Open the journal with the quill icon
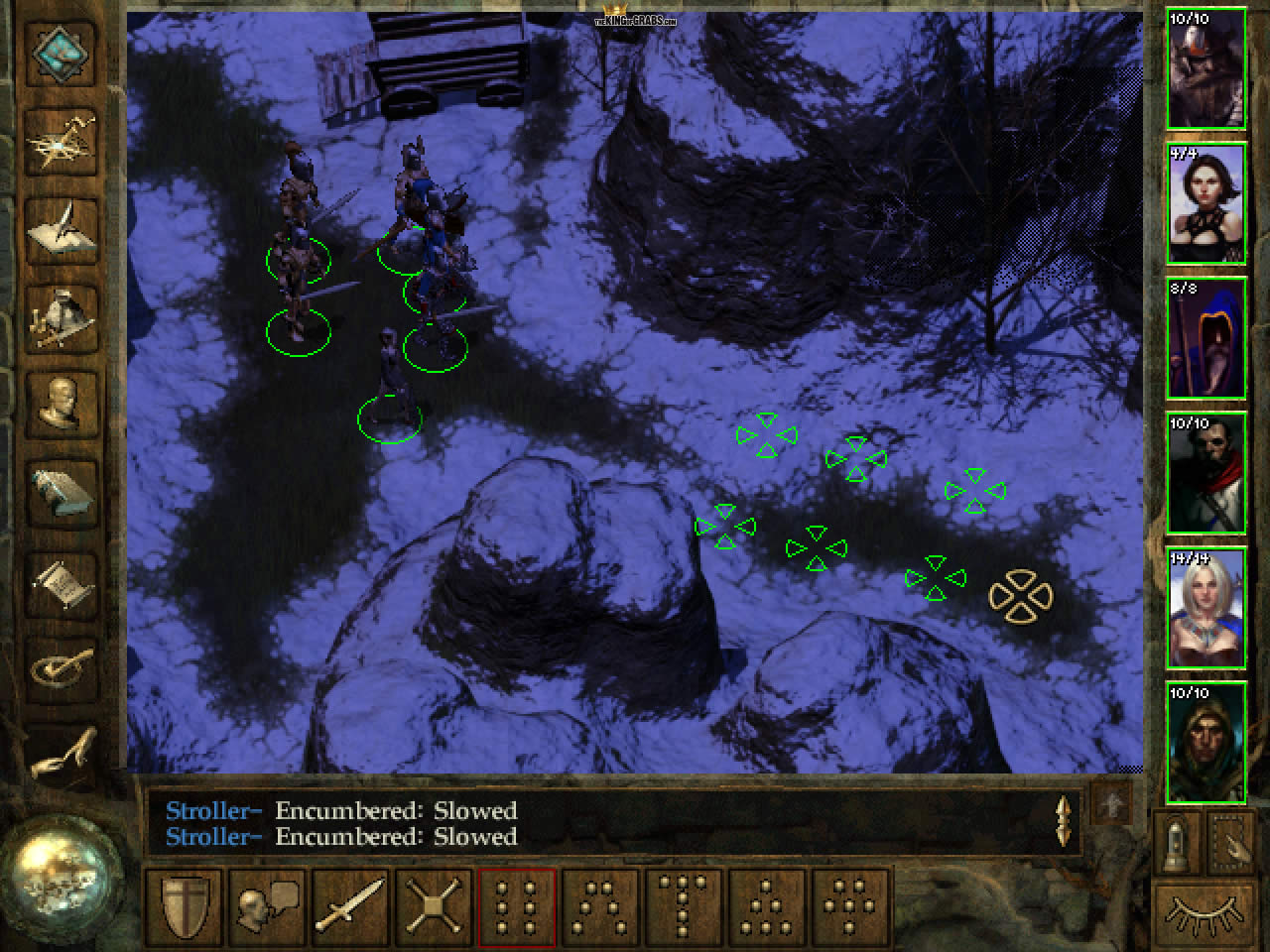 click(63, 230)
